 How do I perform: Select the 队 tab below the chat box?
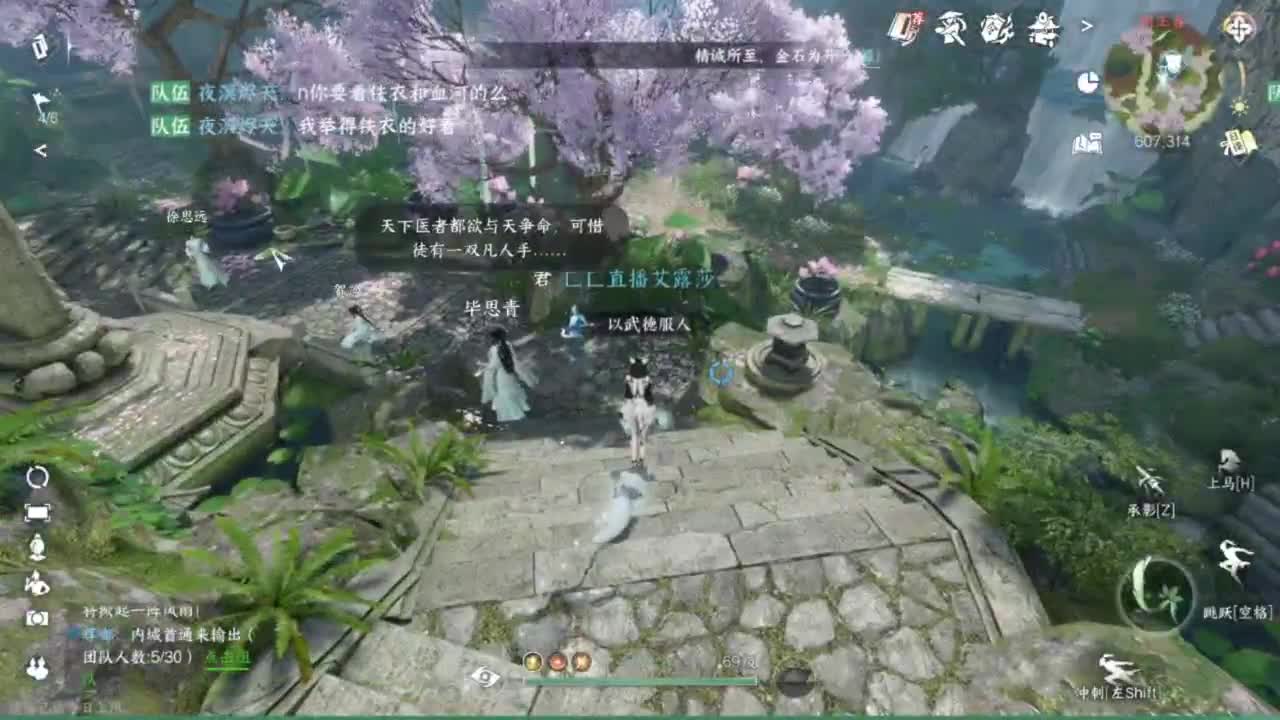90,679
